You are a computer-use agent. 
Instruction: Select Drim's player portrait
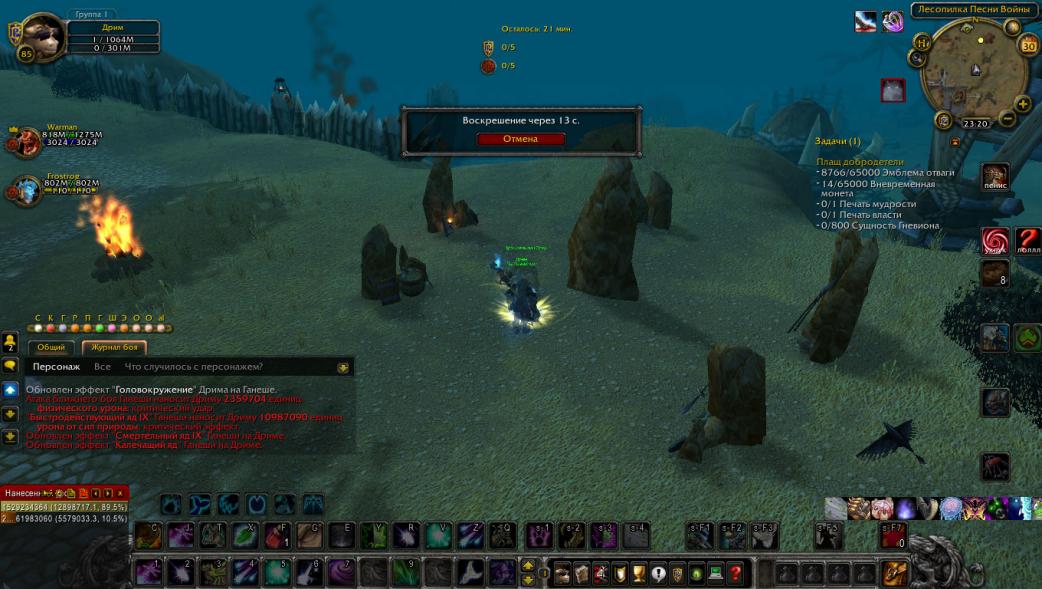(42, 36)
